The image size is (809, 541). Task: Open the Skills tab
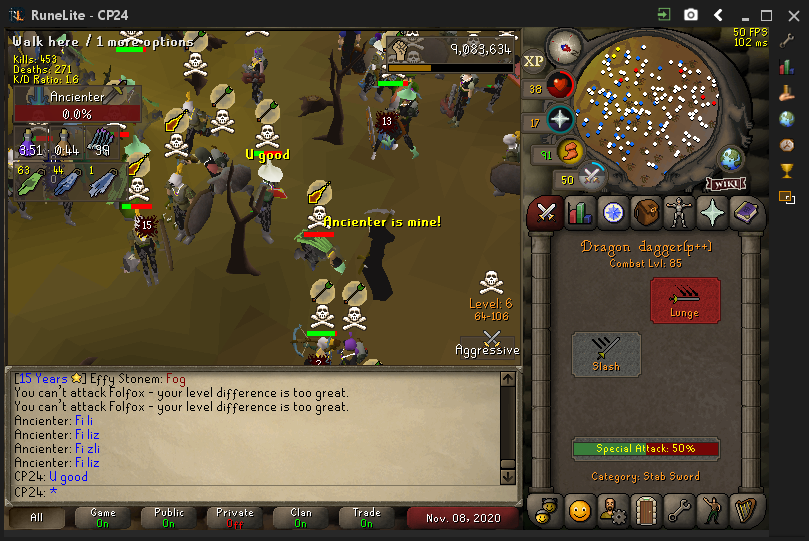pyautogui.click(x=579, y=213)
